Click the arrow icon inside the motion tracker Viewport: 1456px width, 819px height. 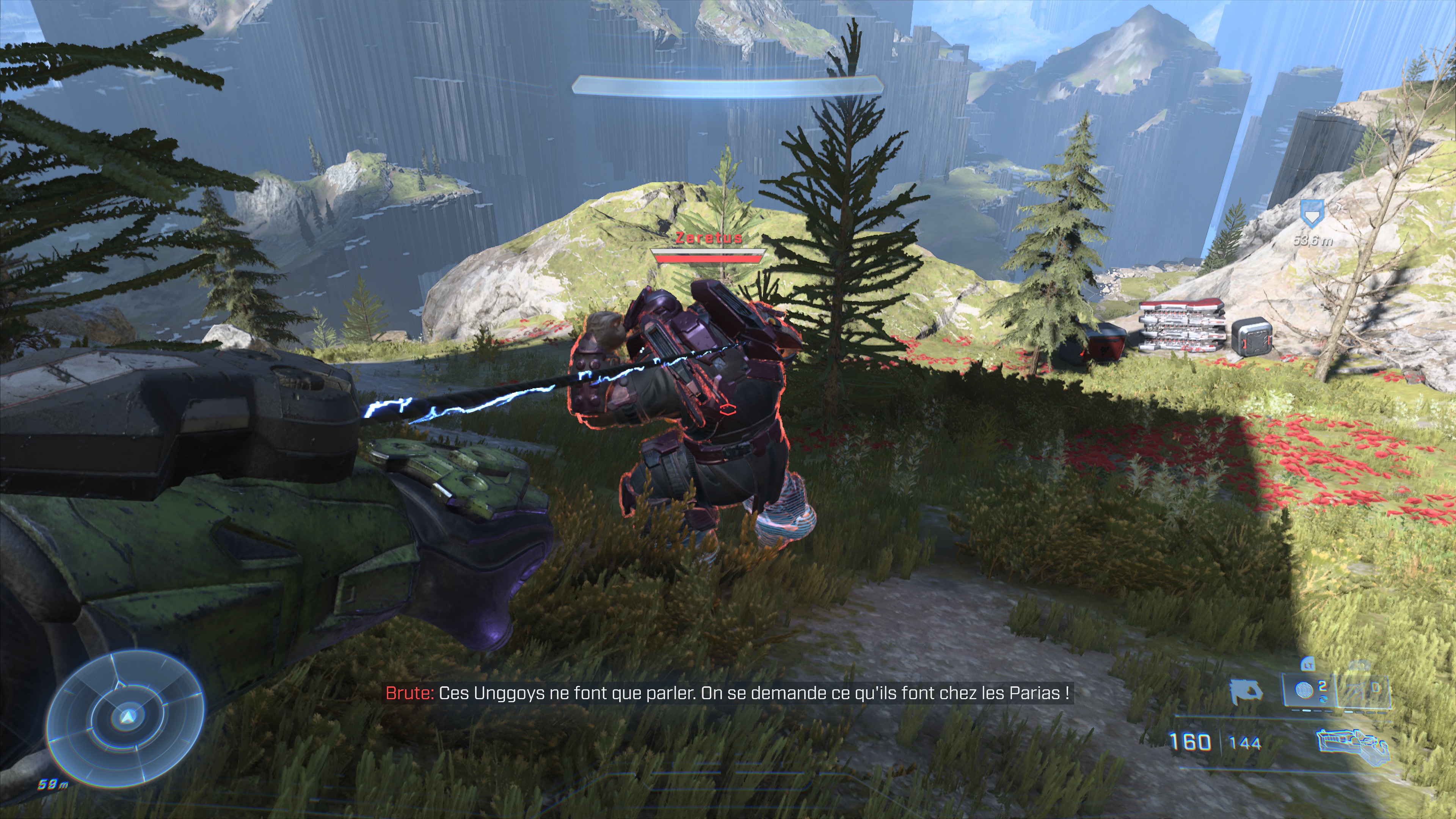coord(127,717)
